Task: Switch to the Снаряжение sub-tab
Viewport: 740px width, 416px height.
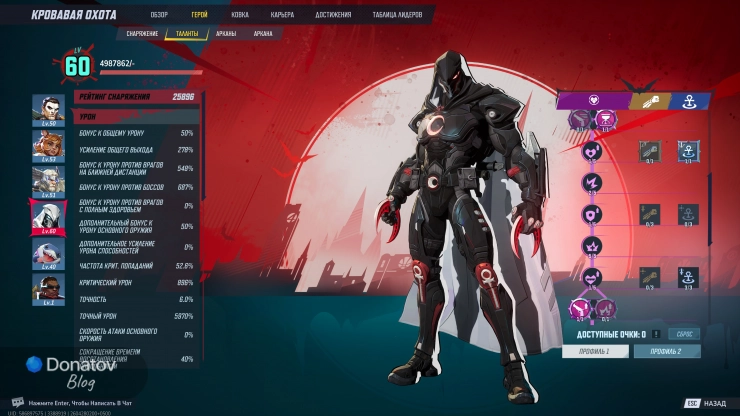Action: pos(142,33)
